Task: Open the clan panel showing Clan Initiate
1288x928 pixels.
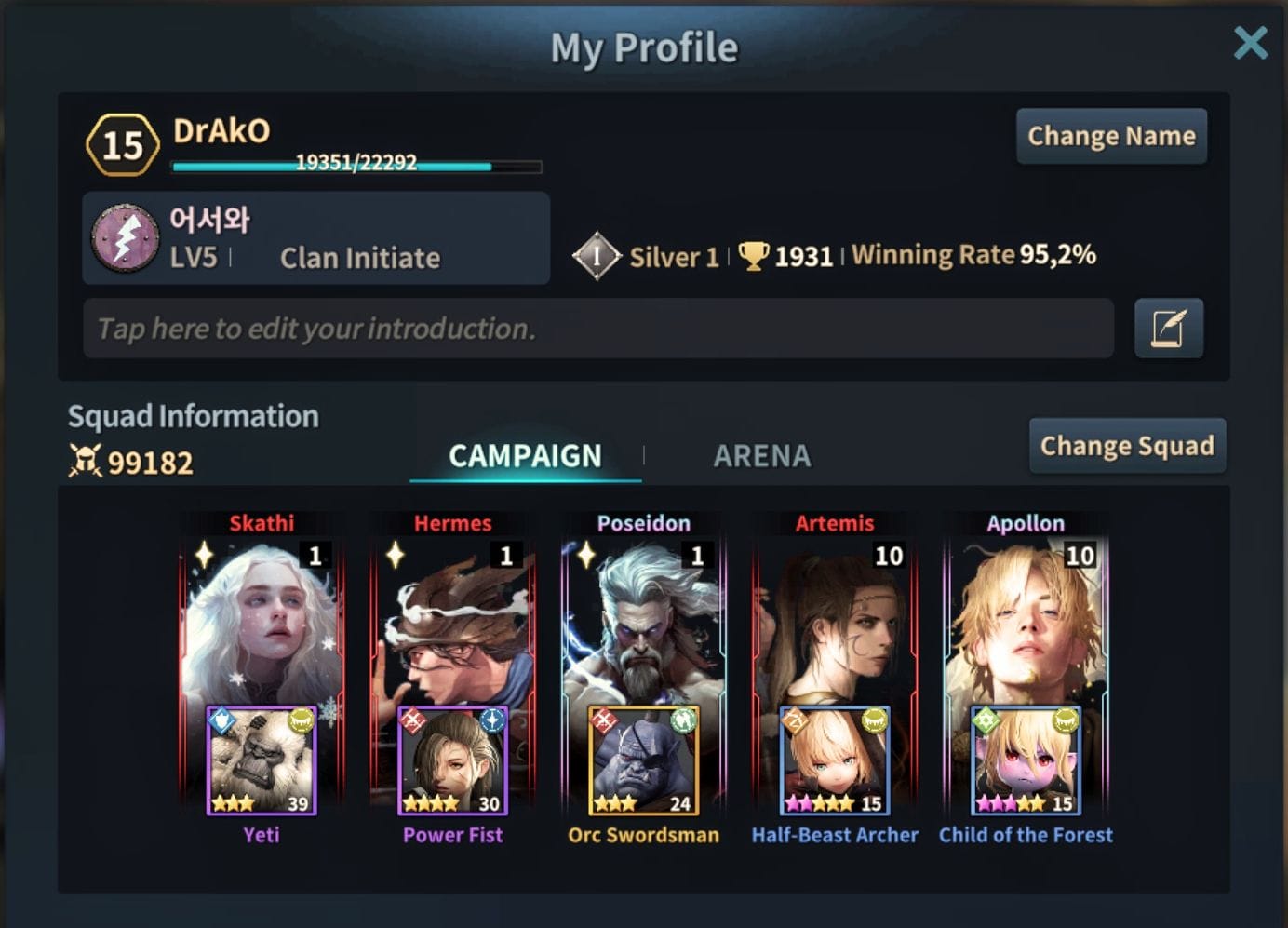Action: [315, 238]
